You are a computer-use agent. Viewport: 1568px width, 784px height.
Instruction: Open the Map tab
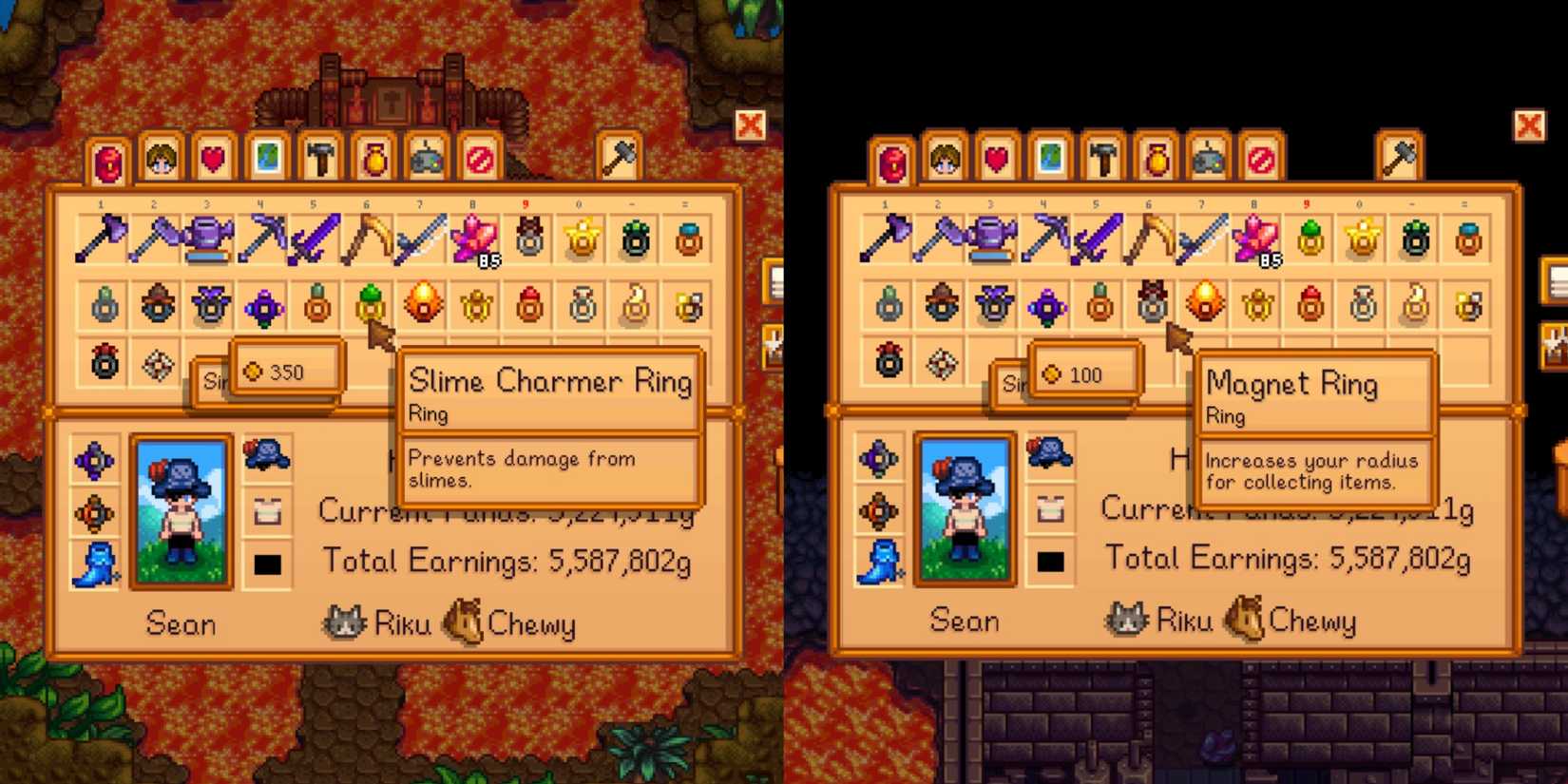266,160
